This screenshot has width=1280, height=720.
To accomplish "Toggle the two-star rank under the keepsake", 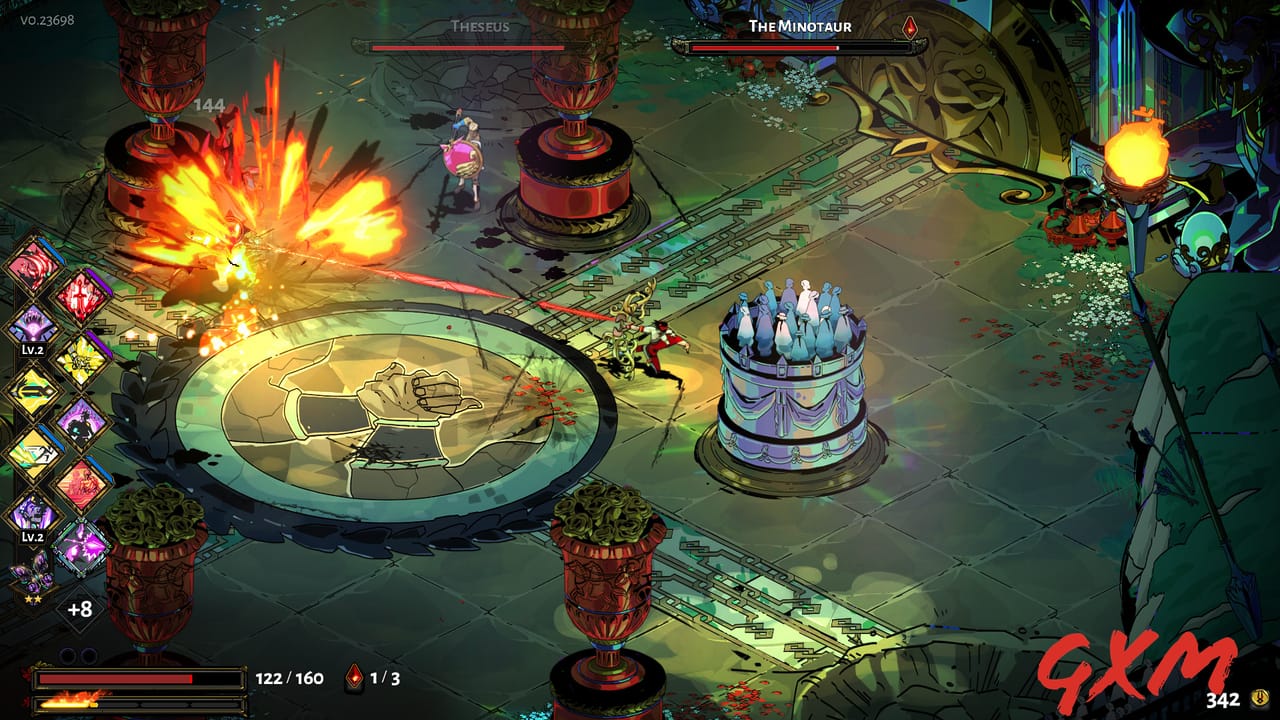I will tap(33, 598).
